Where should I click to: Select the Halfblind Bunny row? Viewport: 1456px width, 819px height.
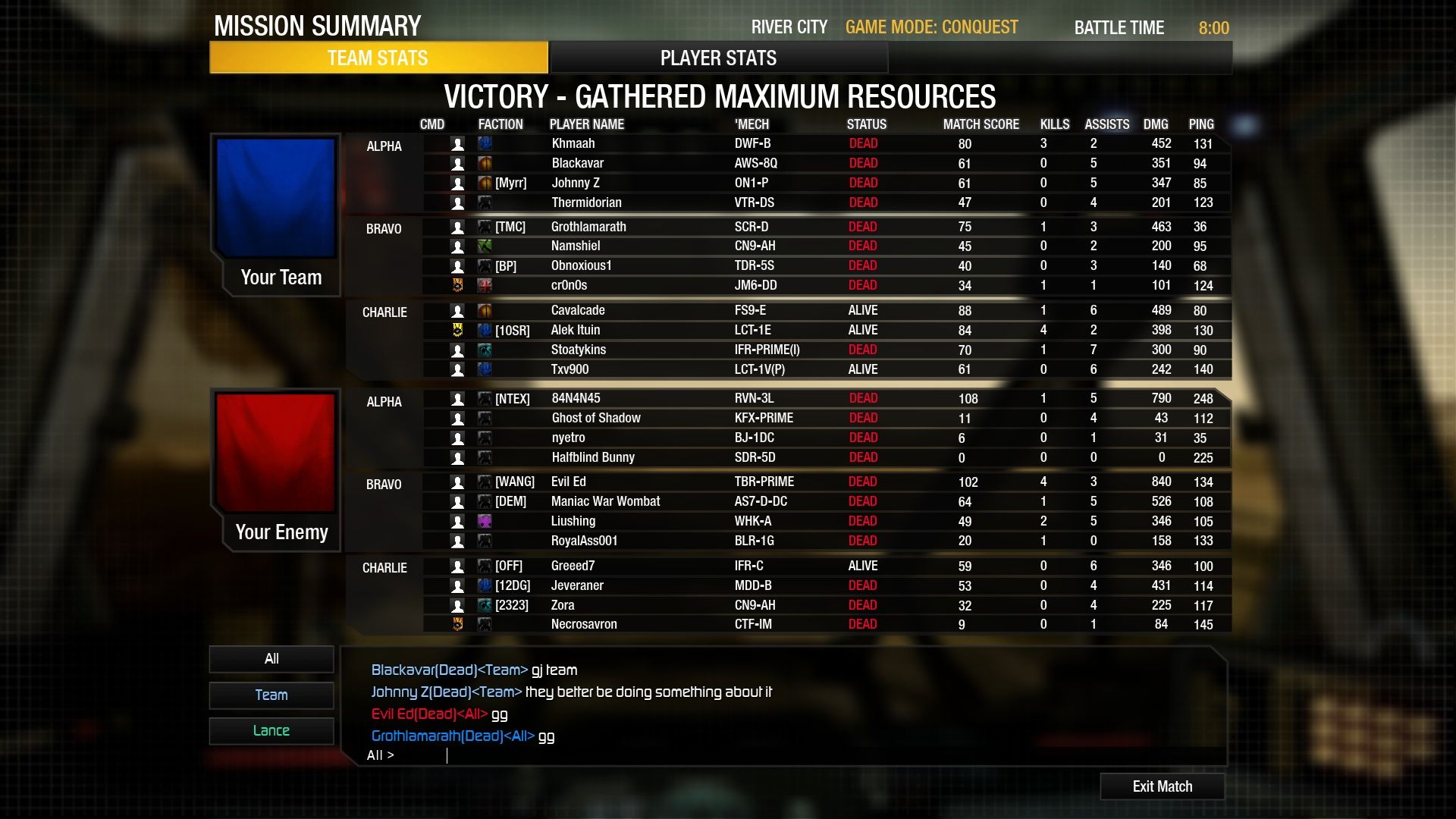point(593,457)
